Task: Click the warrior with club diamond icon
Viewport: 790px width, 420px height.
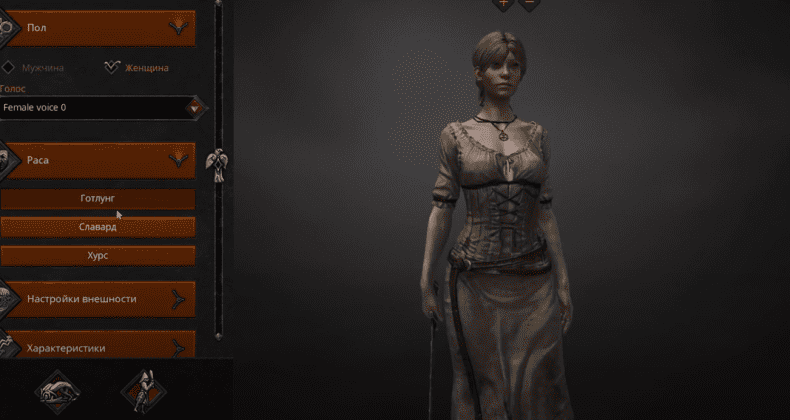Action: coord(141,390)
